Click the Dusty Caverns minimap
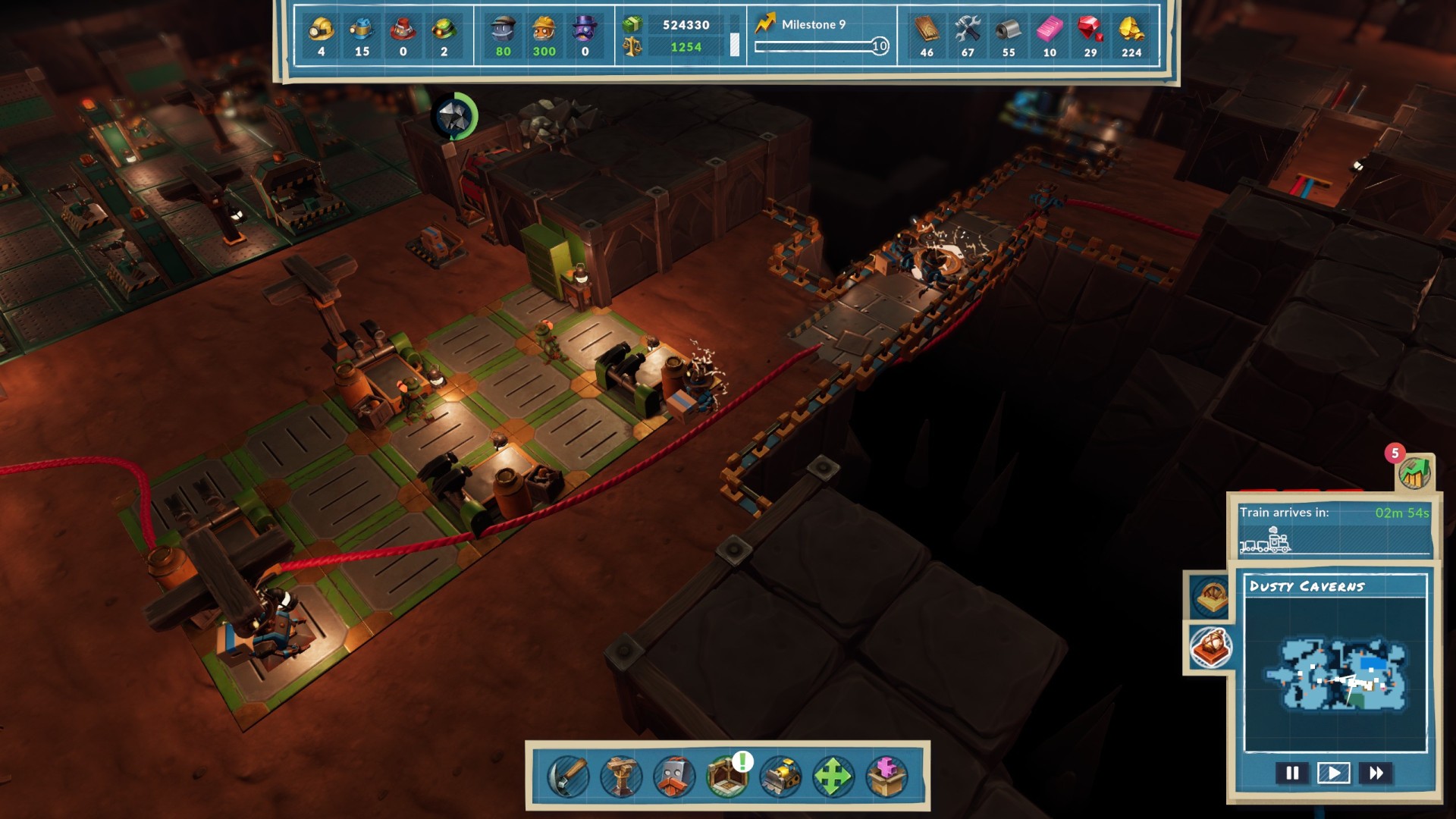 click(1335, 673)
